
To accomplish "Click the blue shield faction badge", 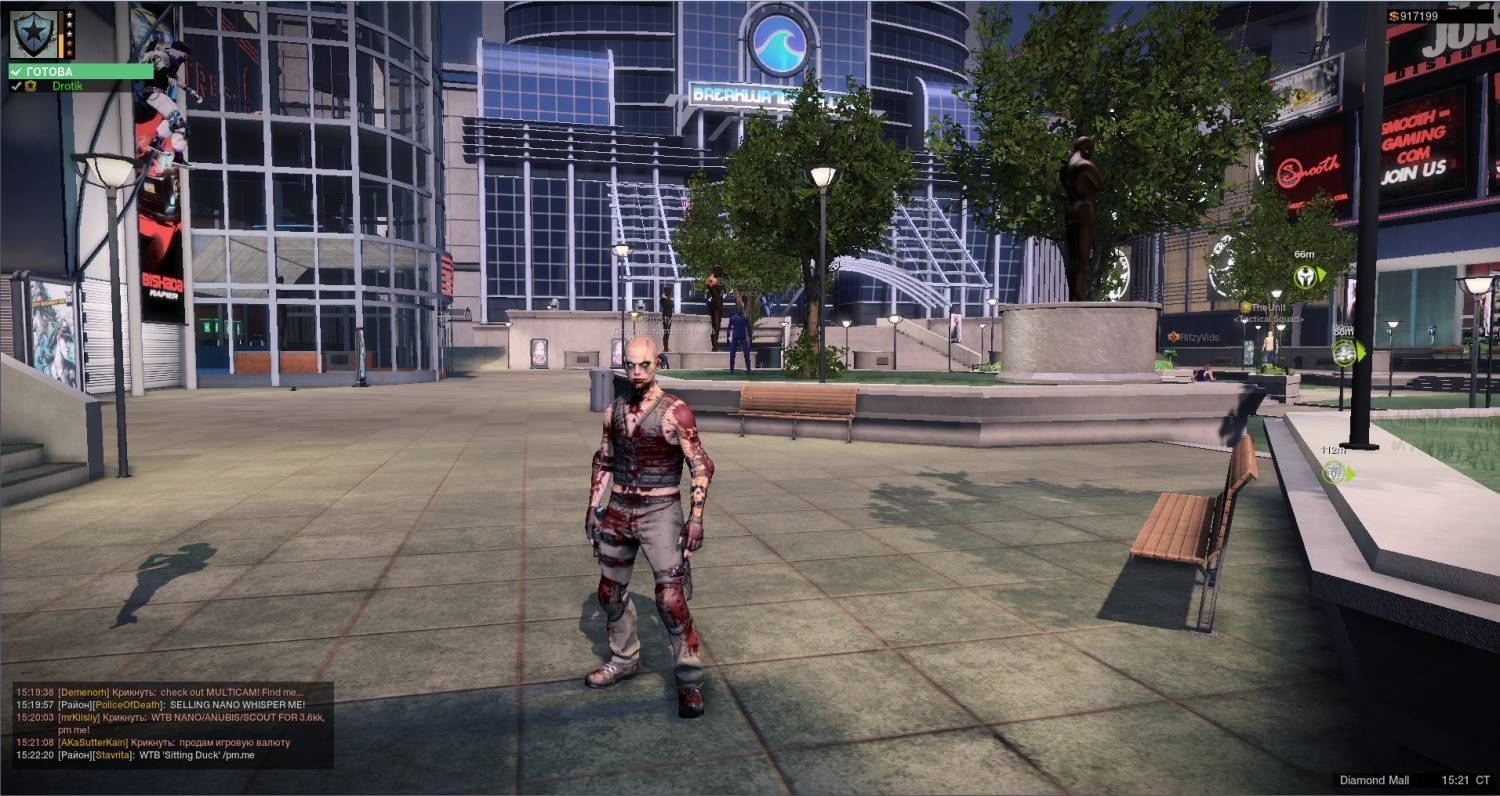I will 33,34.
